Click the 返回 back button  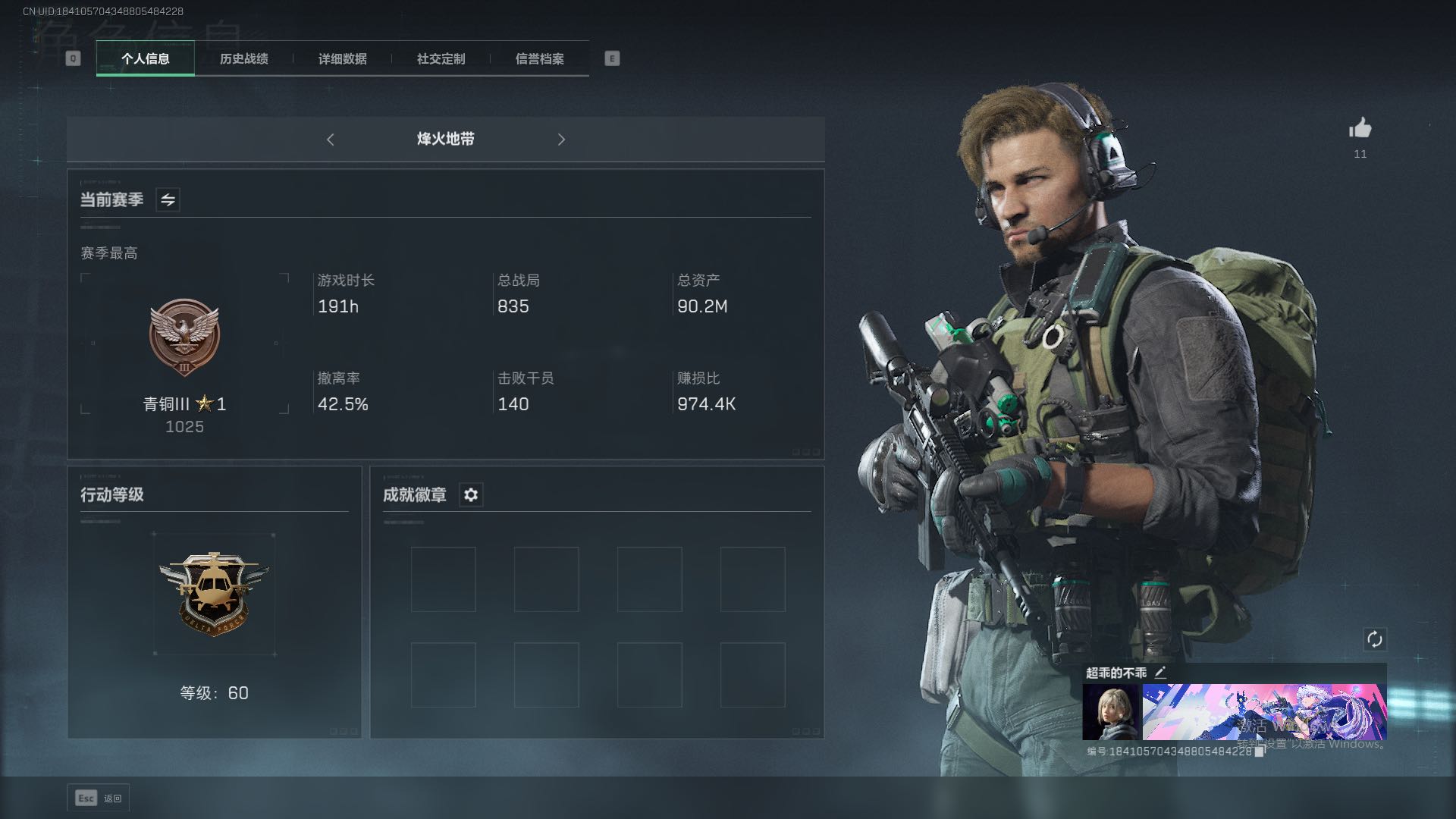[99, 798]
